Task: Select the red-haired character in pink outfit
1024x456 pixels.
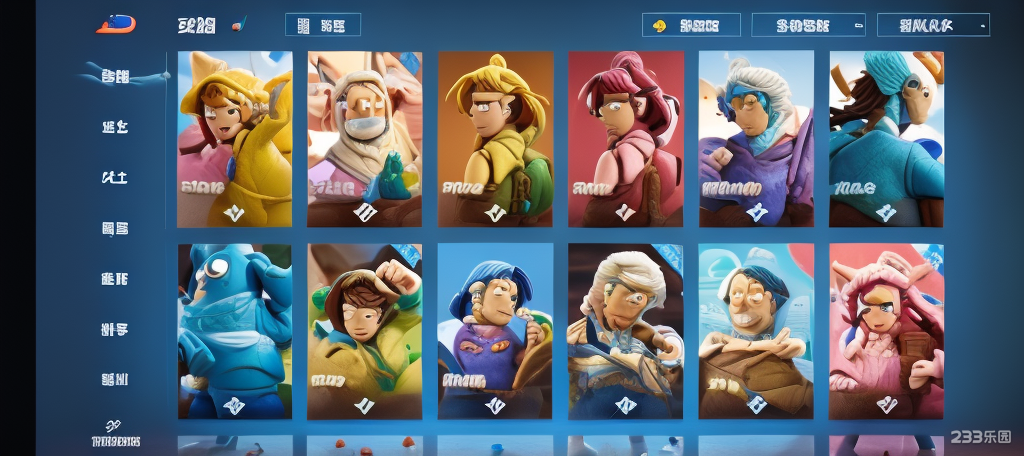Action: point(625,139)
